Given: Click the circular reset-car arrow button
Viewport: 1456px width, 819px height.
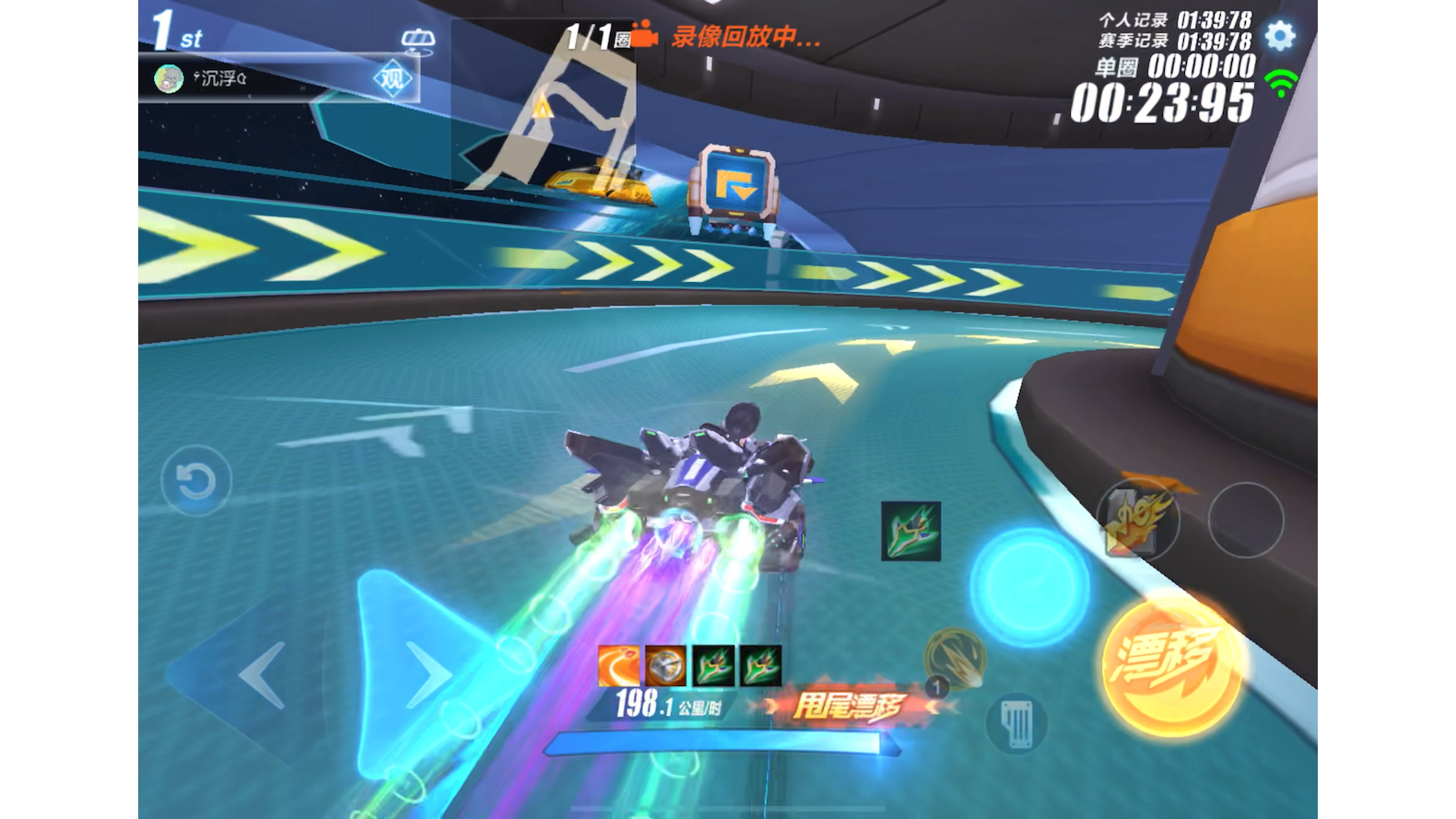Looking at the screenshot, I should (x=195, y=481).
